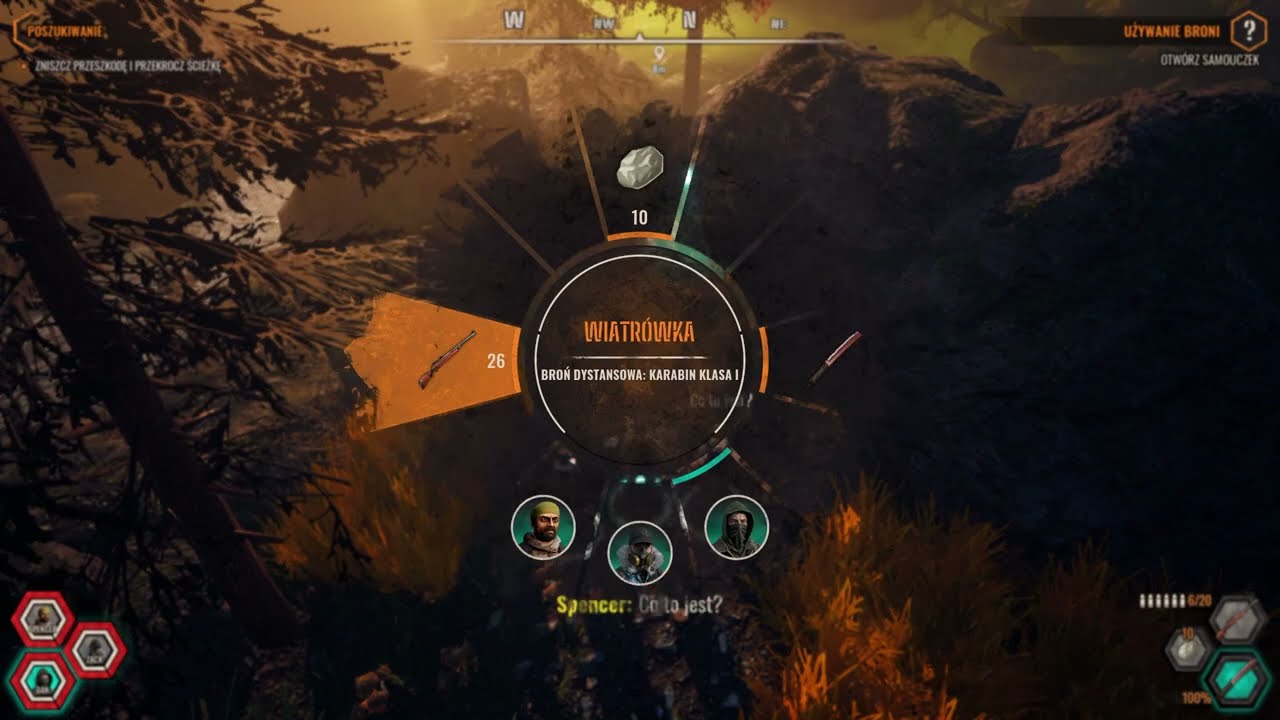Choose the stone in the weapon wheel
Viewport: 1280px width, 720px height.
[641, 168]
